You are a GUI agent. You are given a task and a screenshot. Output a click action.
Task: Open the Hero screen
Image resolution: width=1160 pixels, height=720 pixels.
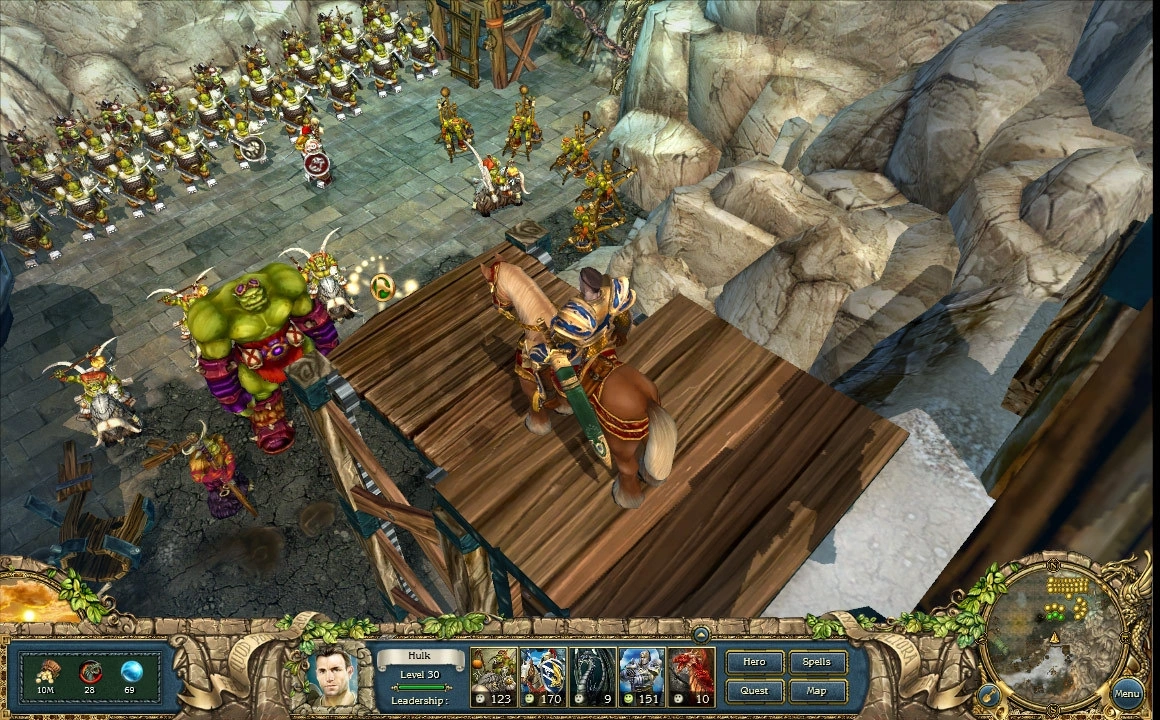pos(754,662)
